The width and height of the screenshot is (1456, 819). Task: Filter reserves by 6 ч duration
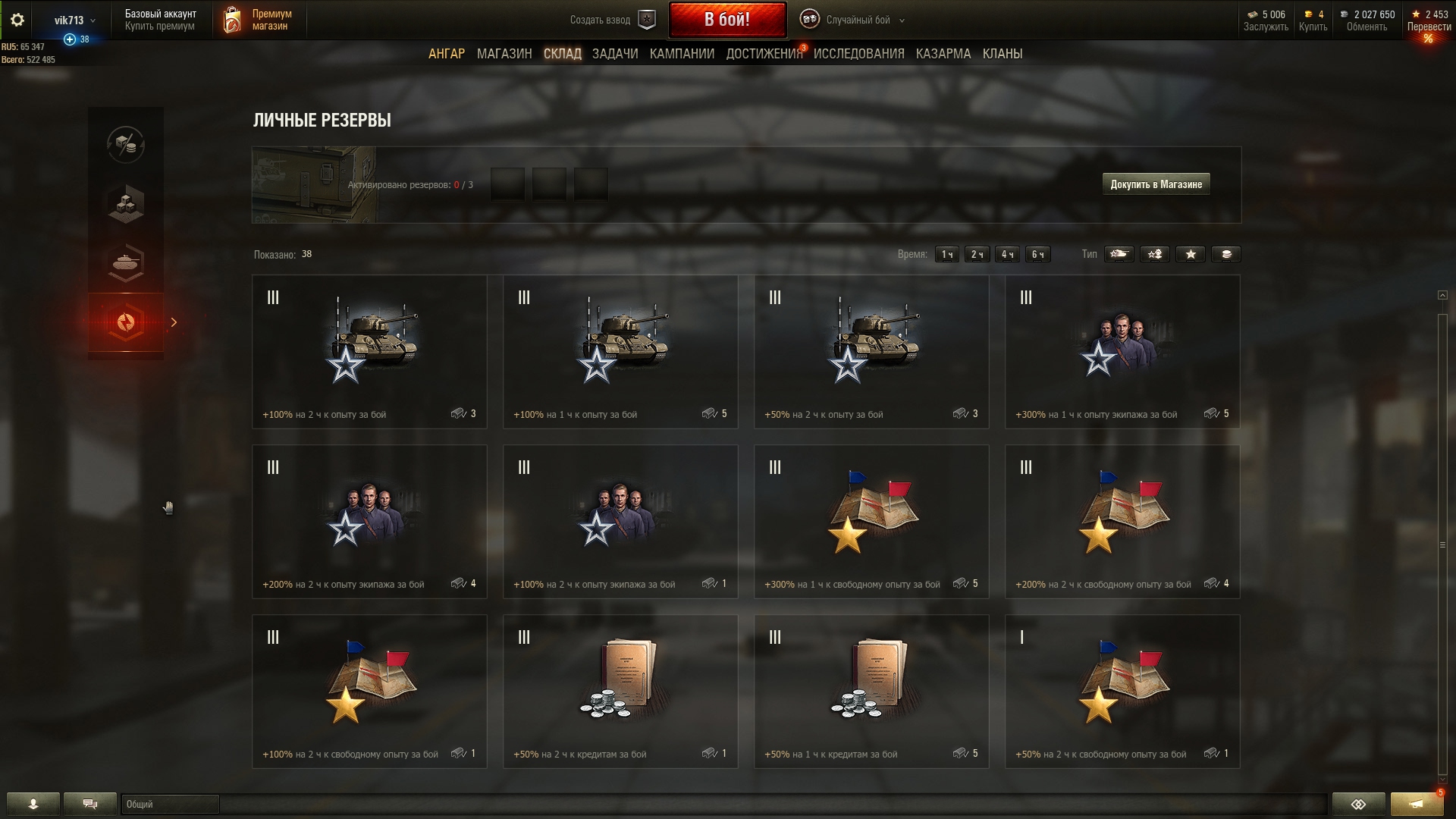(x=1038, y=254)
